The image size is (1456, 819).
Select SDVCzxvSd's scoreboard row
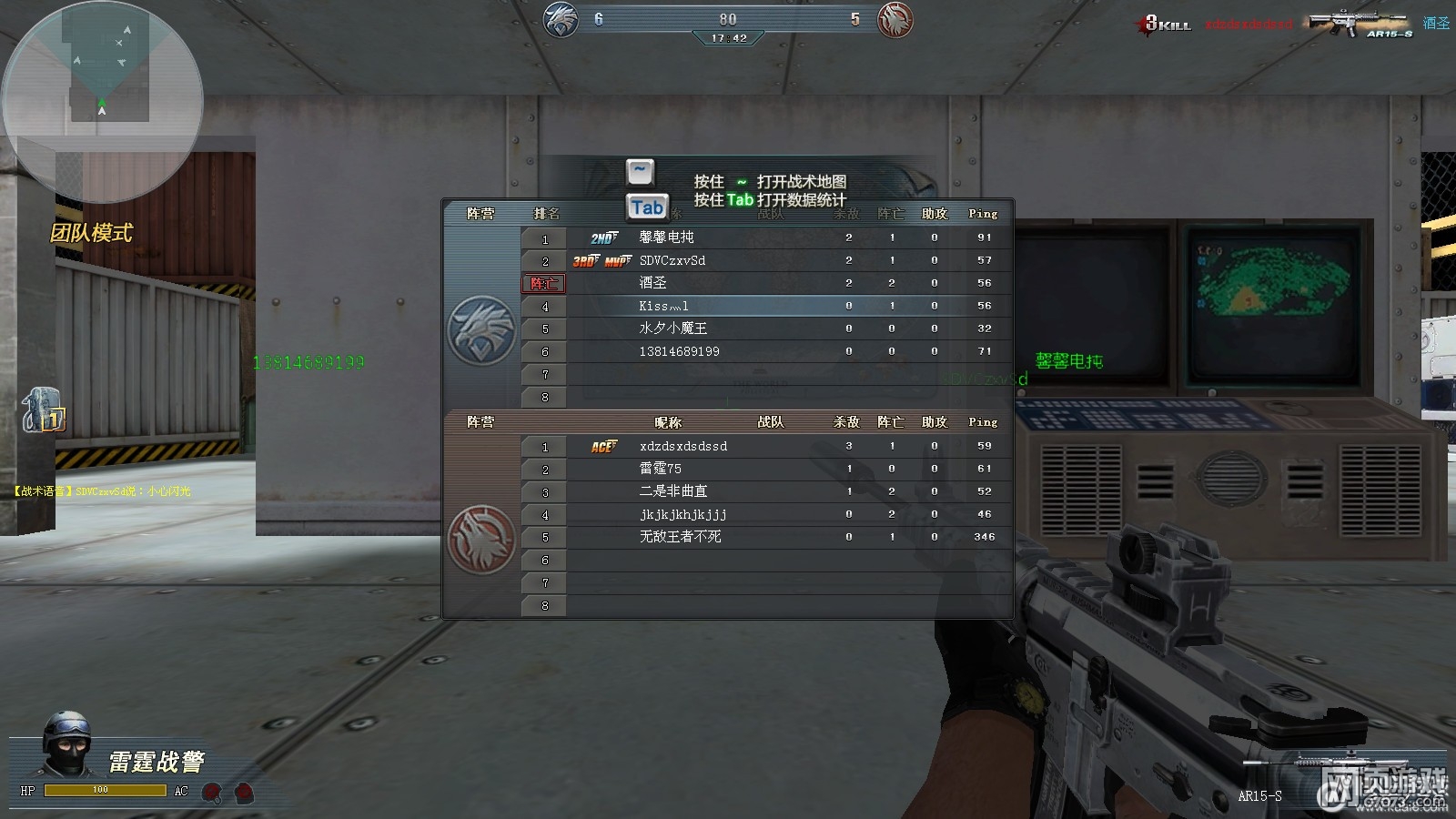(672, 260)
